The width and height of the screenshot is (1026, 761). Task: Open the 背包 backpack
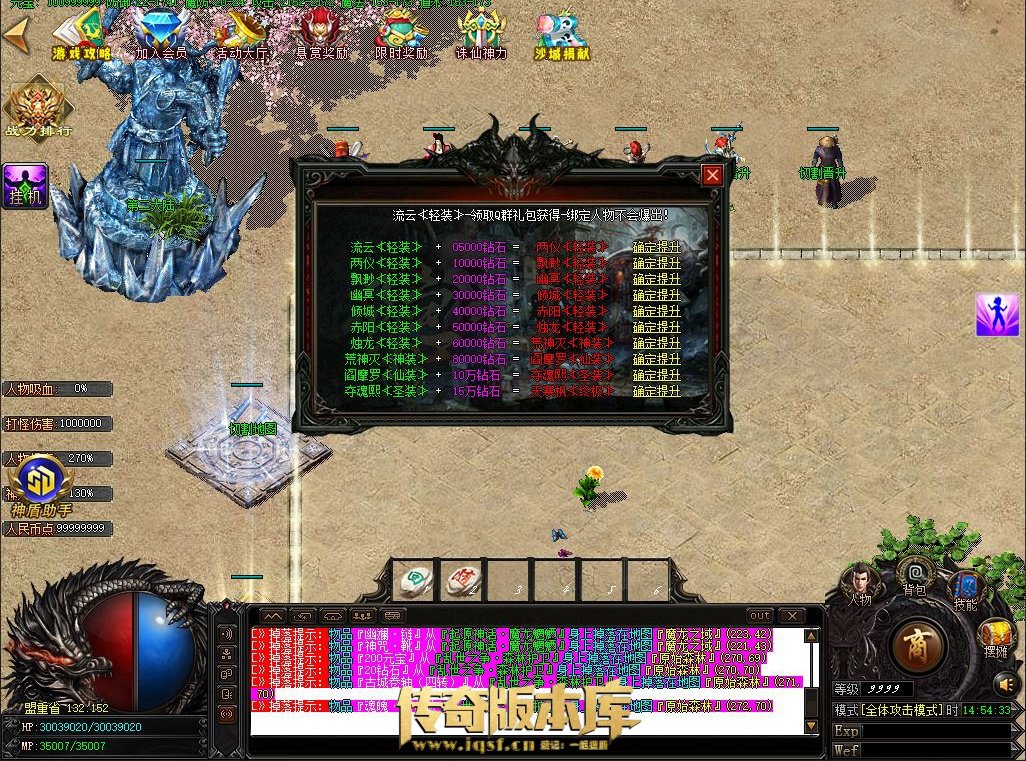[914, 575]
